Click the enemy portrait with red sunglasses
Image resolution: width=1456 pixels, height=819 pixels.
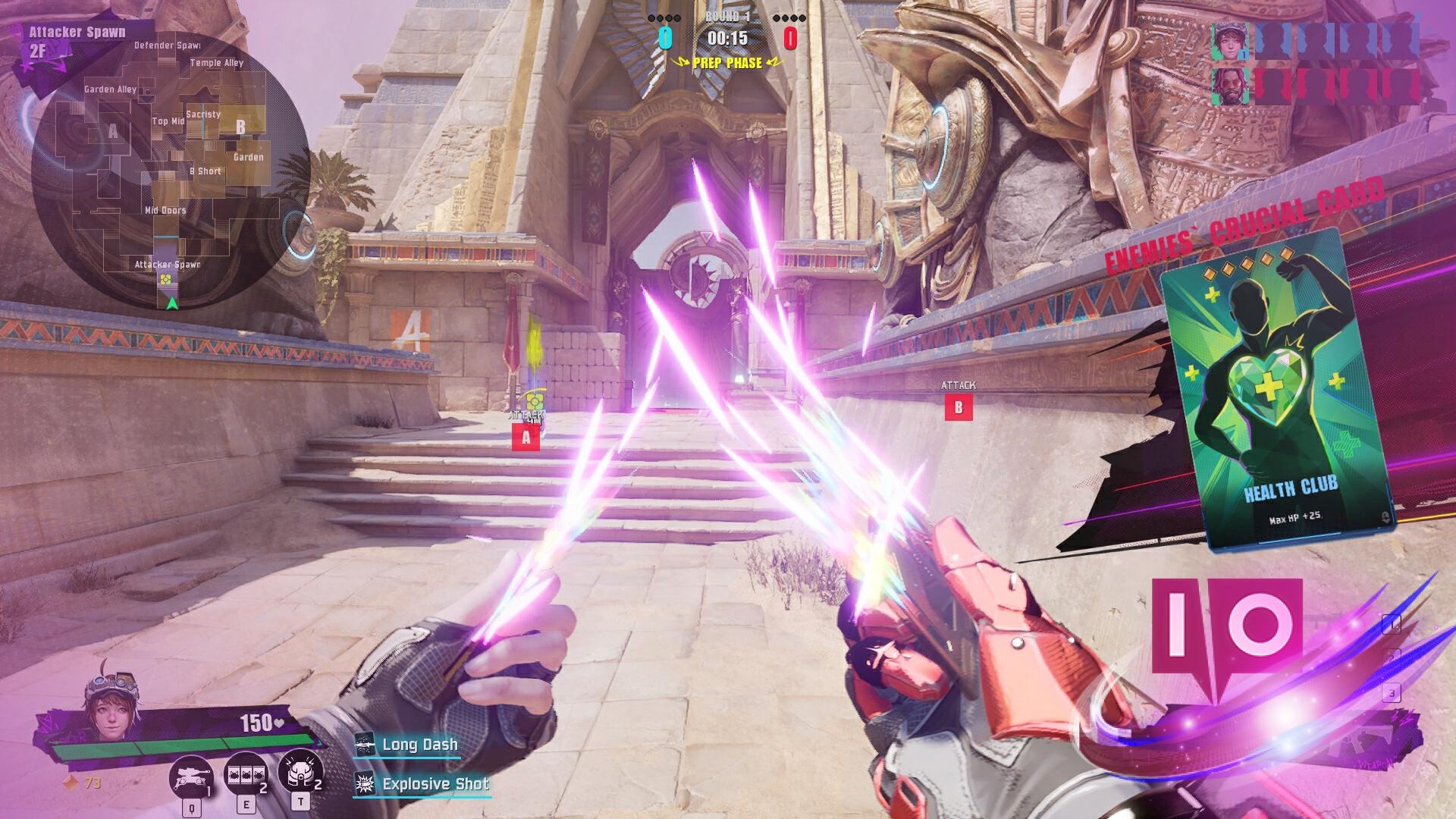tap(1228, 87)
